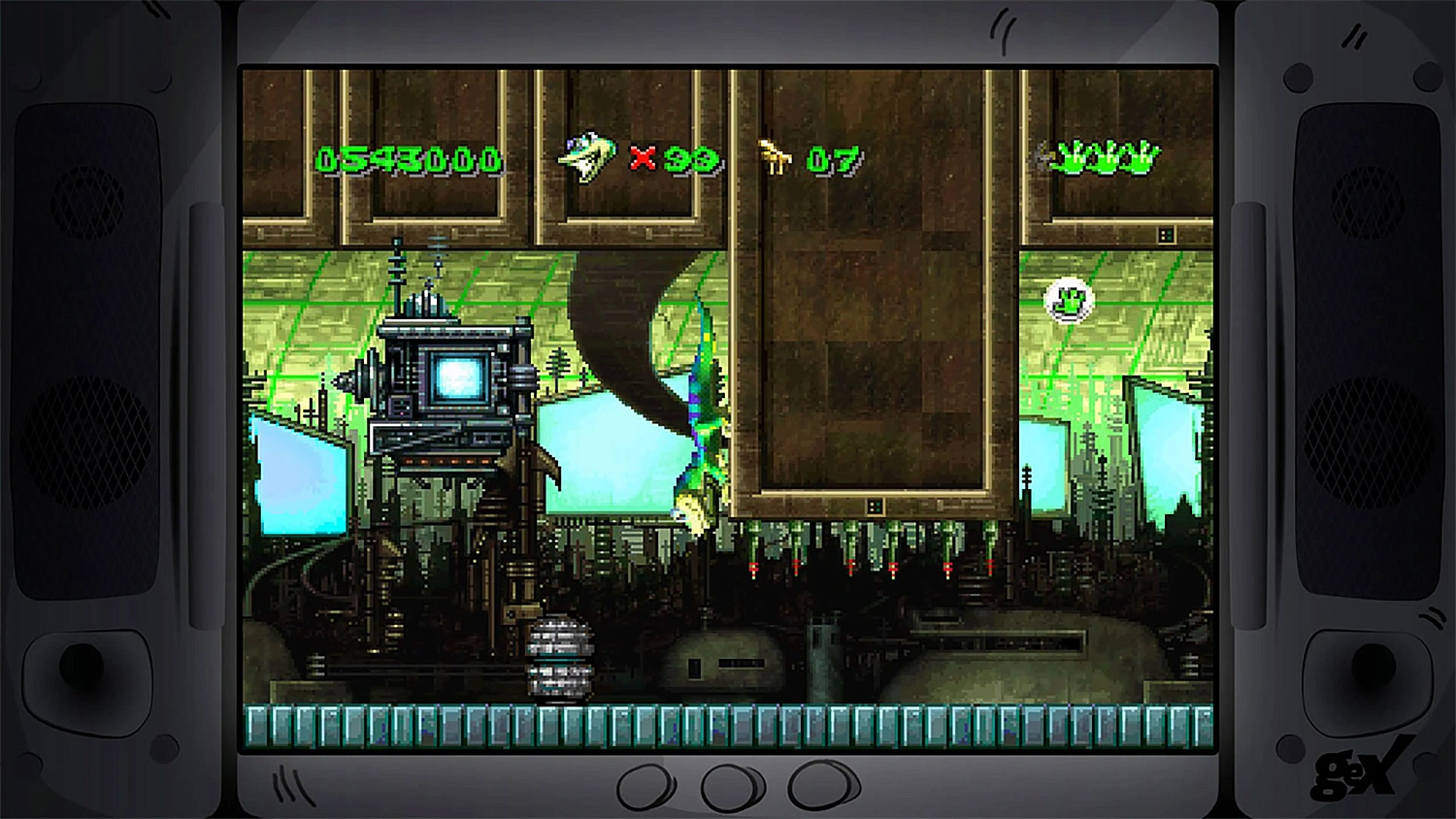
Task: Click the metallic conveyor floor tiles
Action: pyautogui.click(x=728, y=723)
